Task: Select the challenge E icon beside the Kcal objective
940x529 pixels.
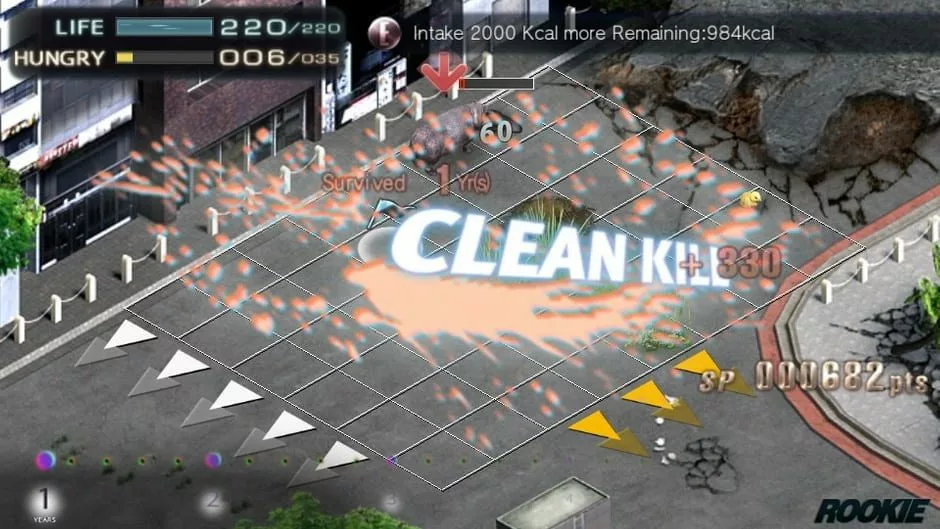Action: click(384, 32)
